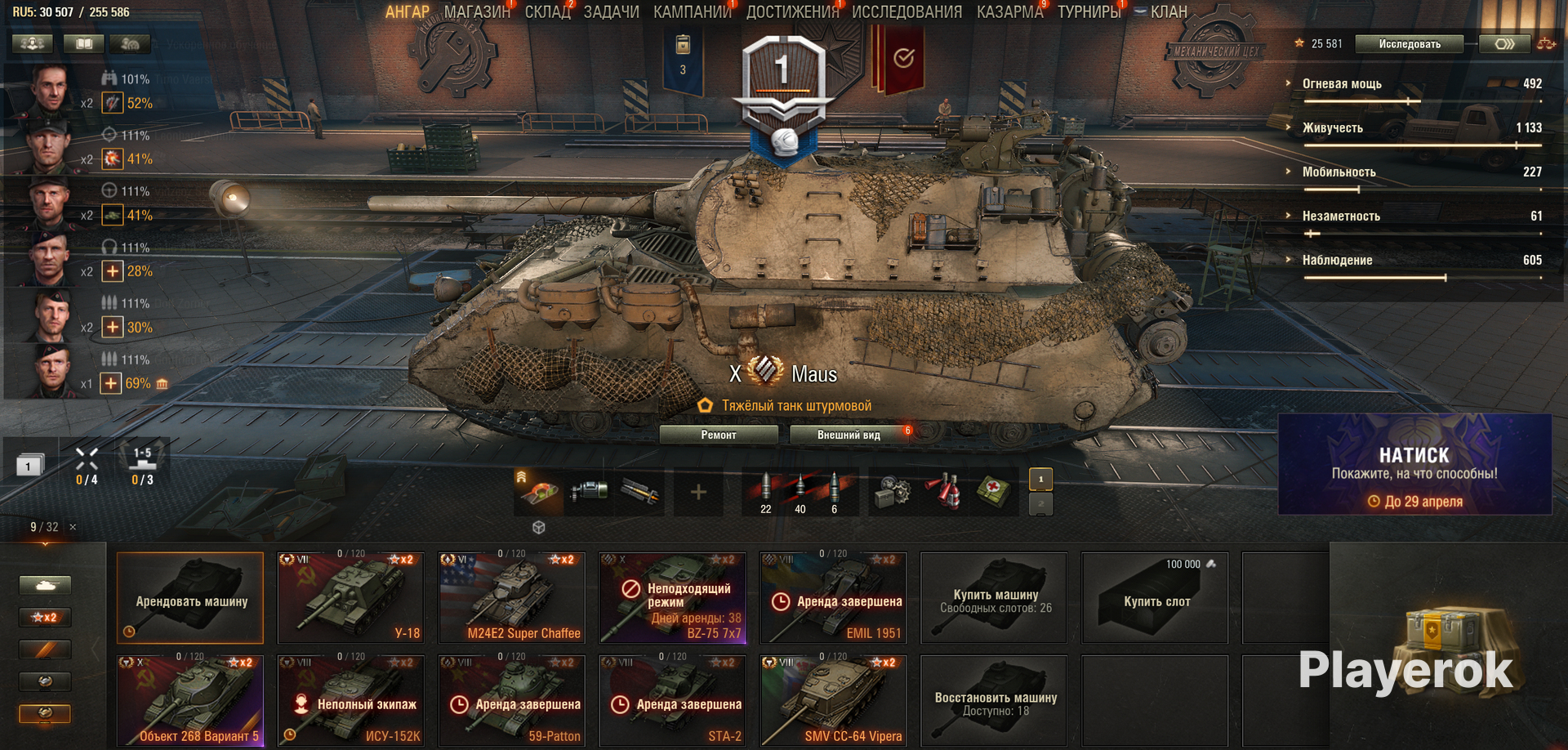Viewport: 1568px width, 750px height.
Task: Open the МАГАЗИН shop tab
Action: pos(476,12)
